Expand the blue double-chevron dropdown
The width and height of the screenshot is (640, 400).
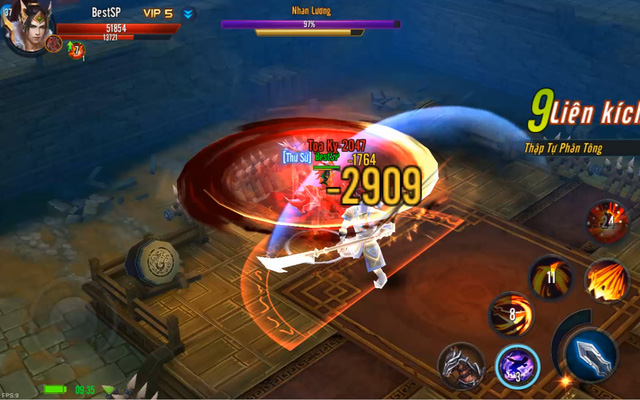coord(189,14)
